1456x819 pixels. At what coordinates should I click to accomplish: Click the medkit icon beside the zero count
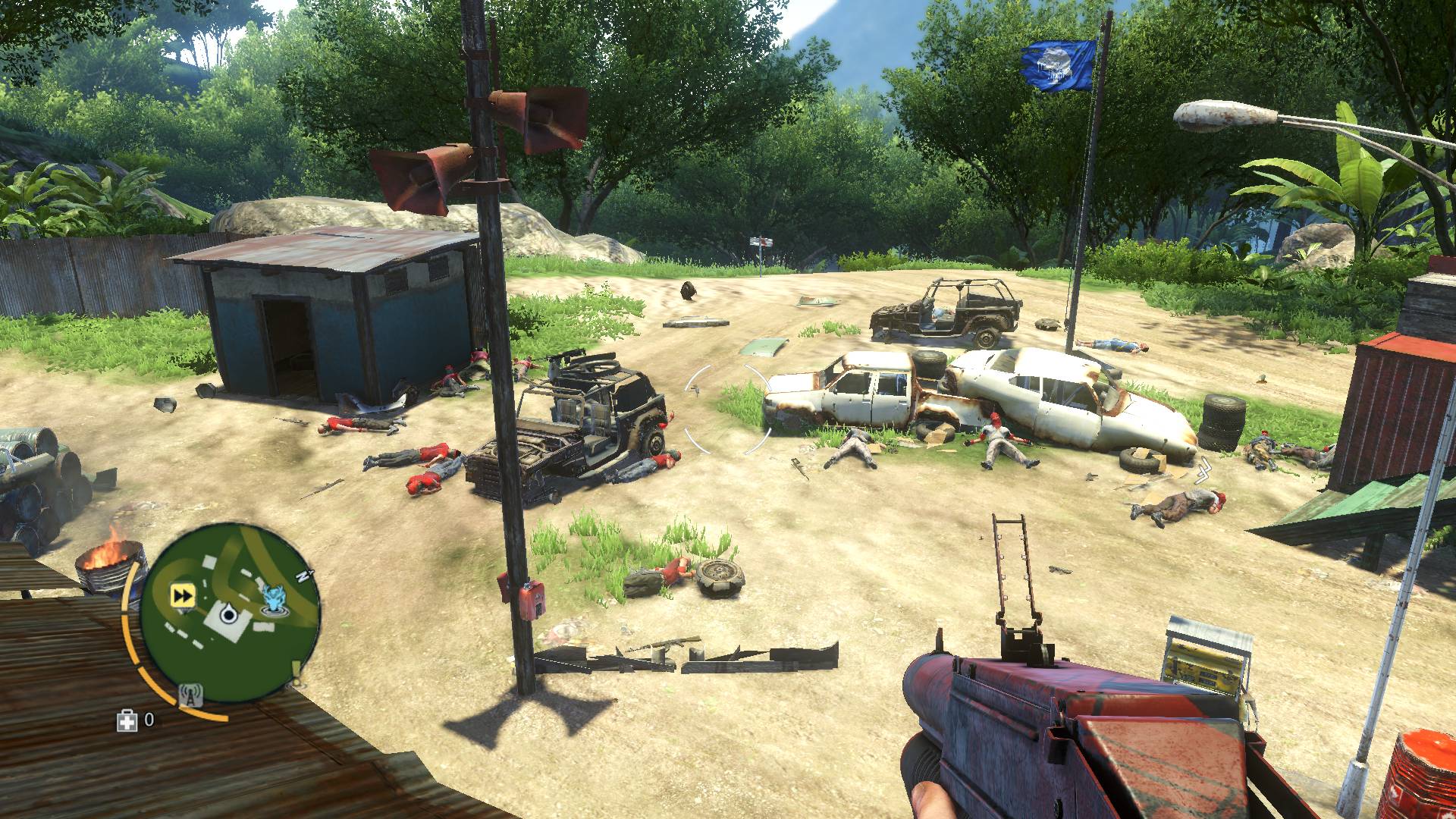pyautogui.click(x=127, y=721)
